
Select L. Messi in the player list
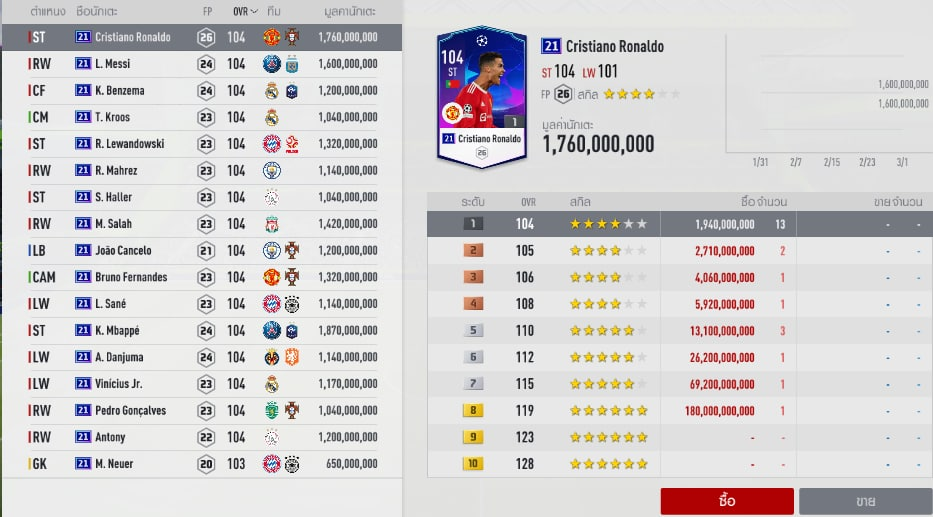(200, 64)
